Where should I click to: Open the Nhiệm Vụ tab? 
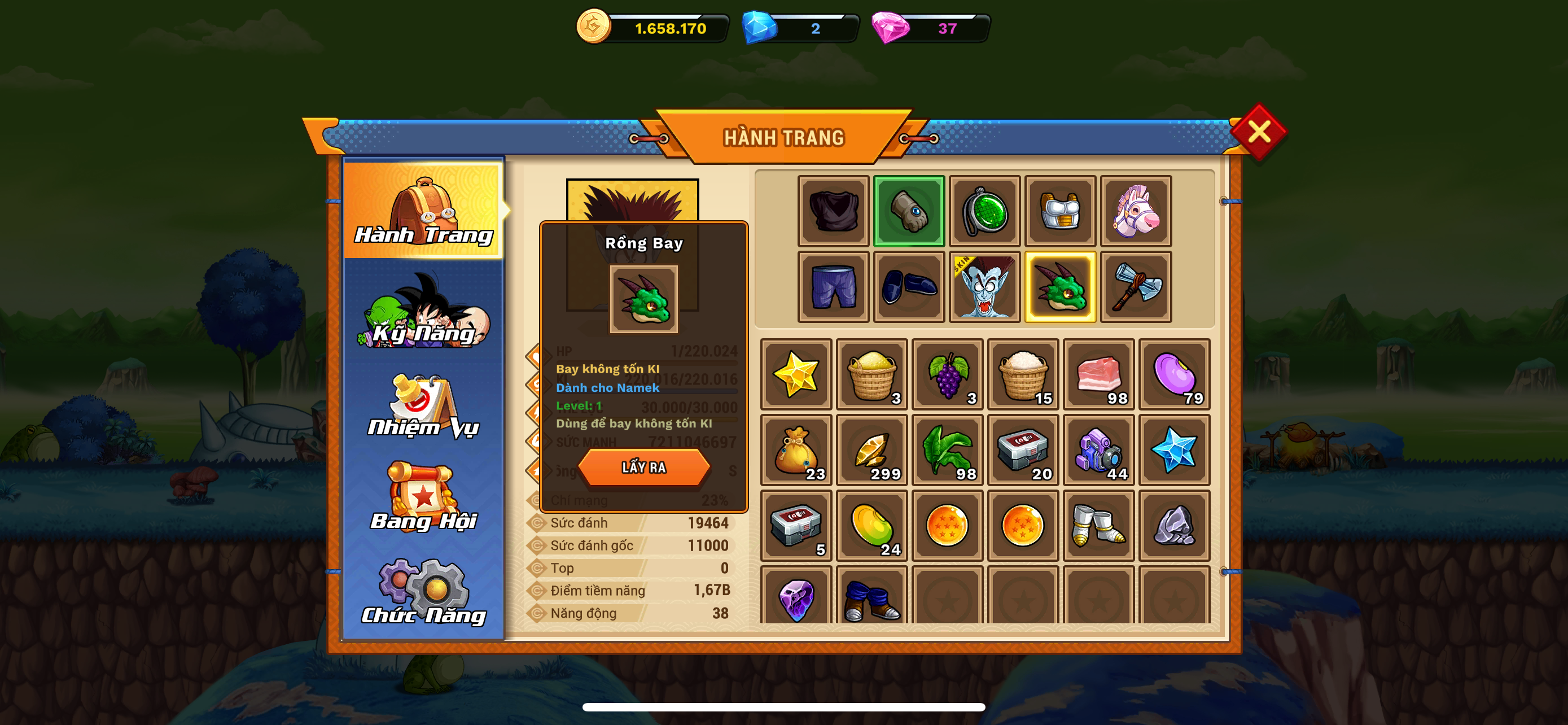pos(424,406)
